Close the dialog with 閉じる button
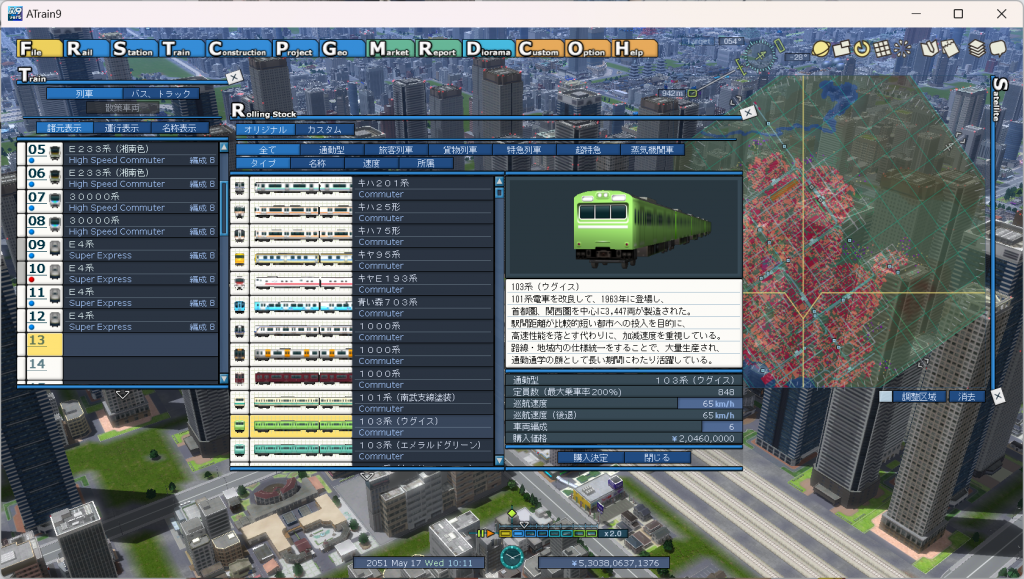 coord(657,457)
